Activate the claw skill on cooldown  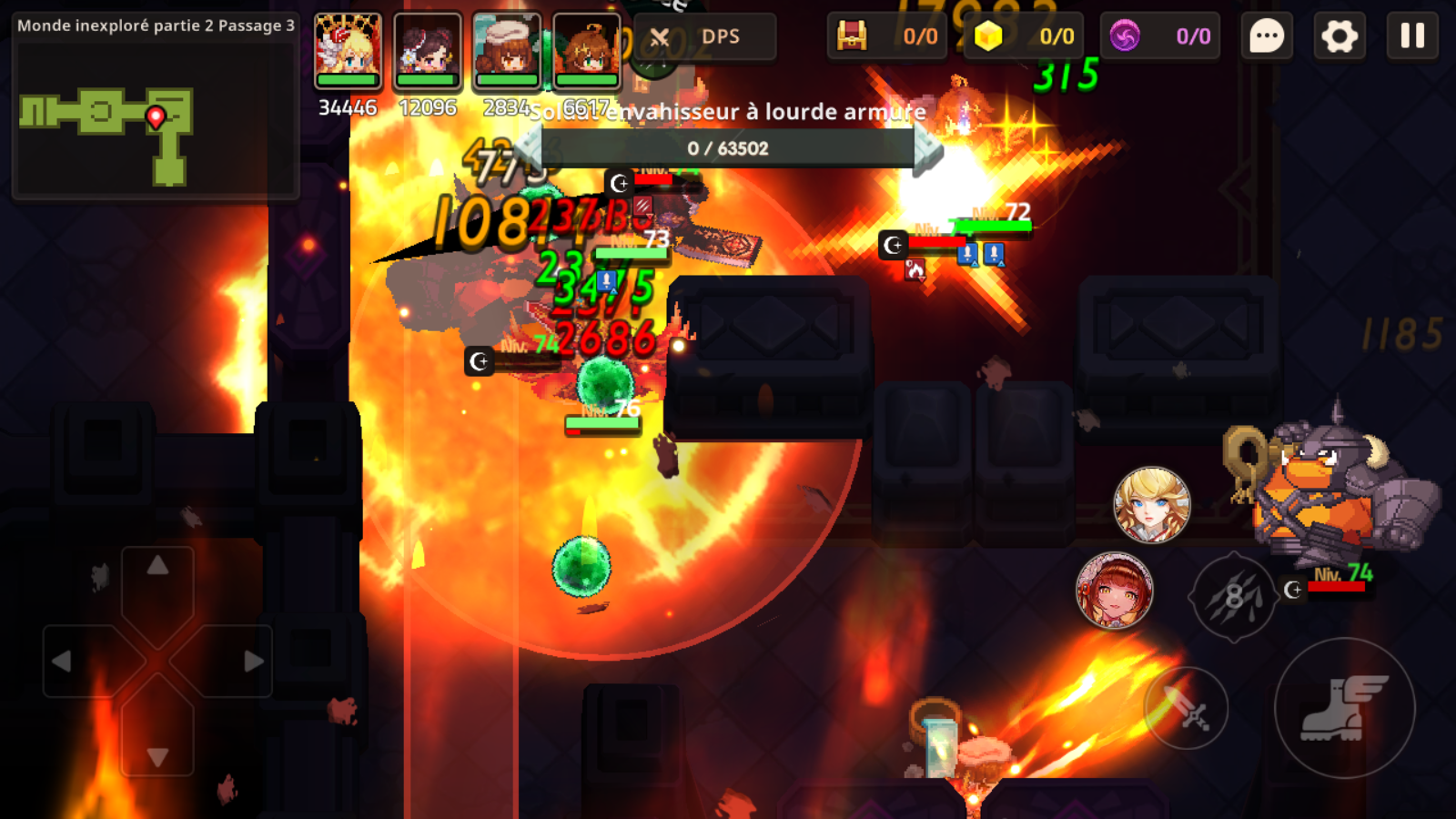pos(1233,596)
